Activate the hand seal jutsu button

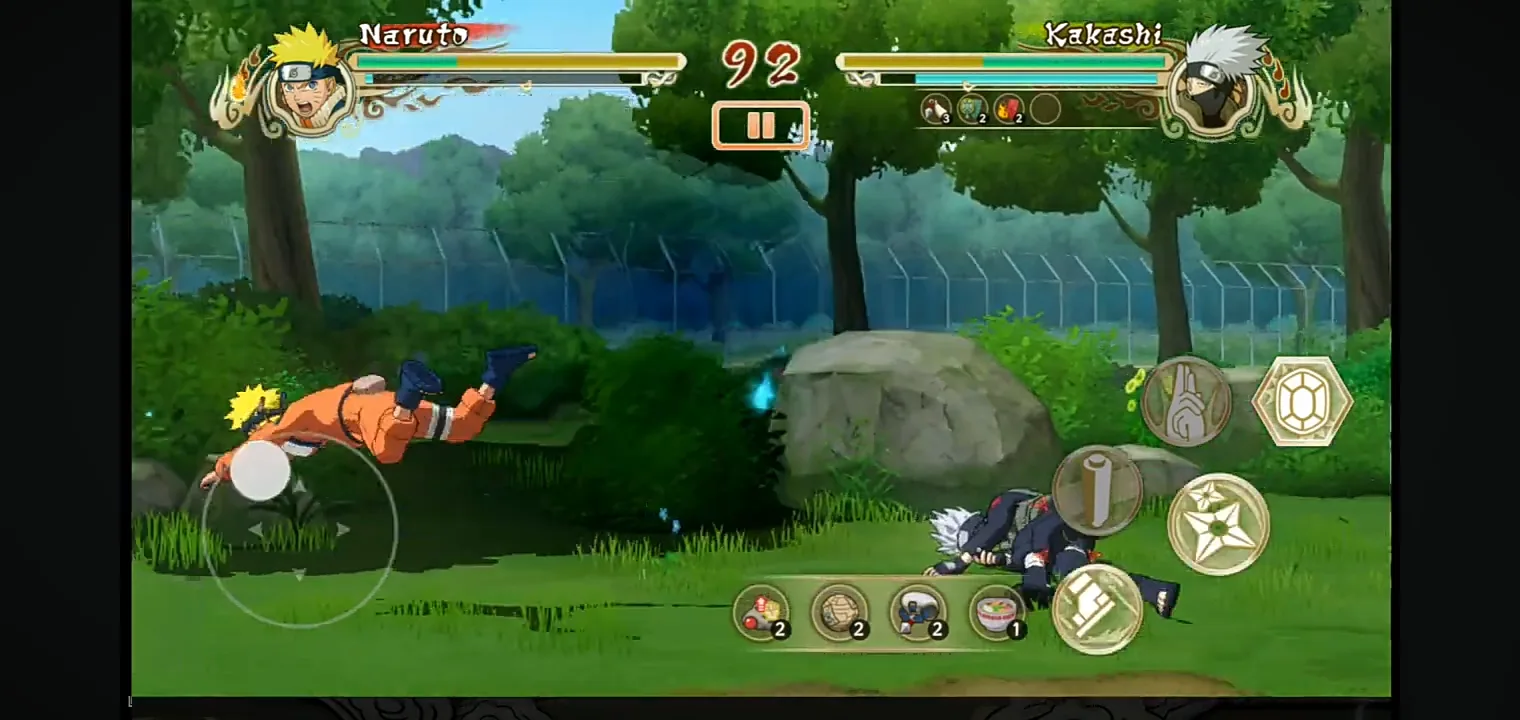coord(1186,401)
